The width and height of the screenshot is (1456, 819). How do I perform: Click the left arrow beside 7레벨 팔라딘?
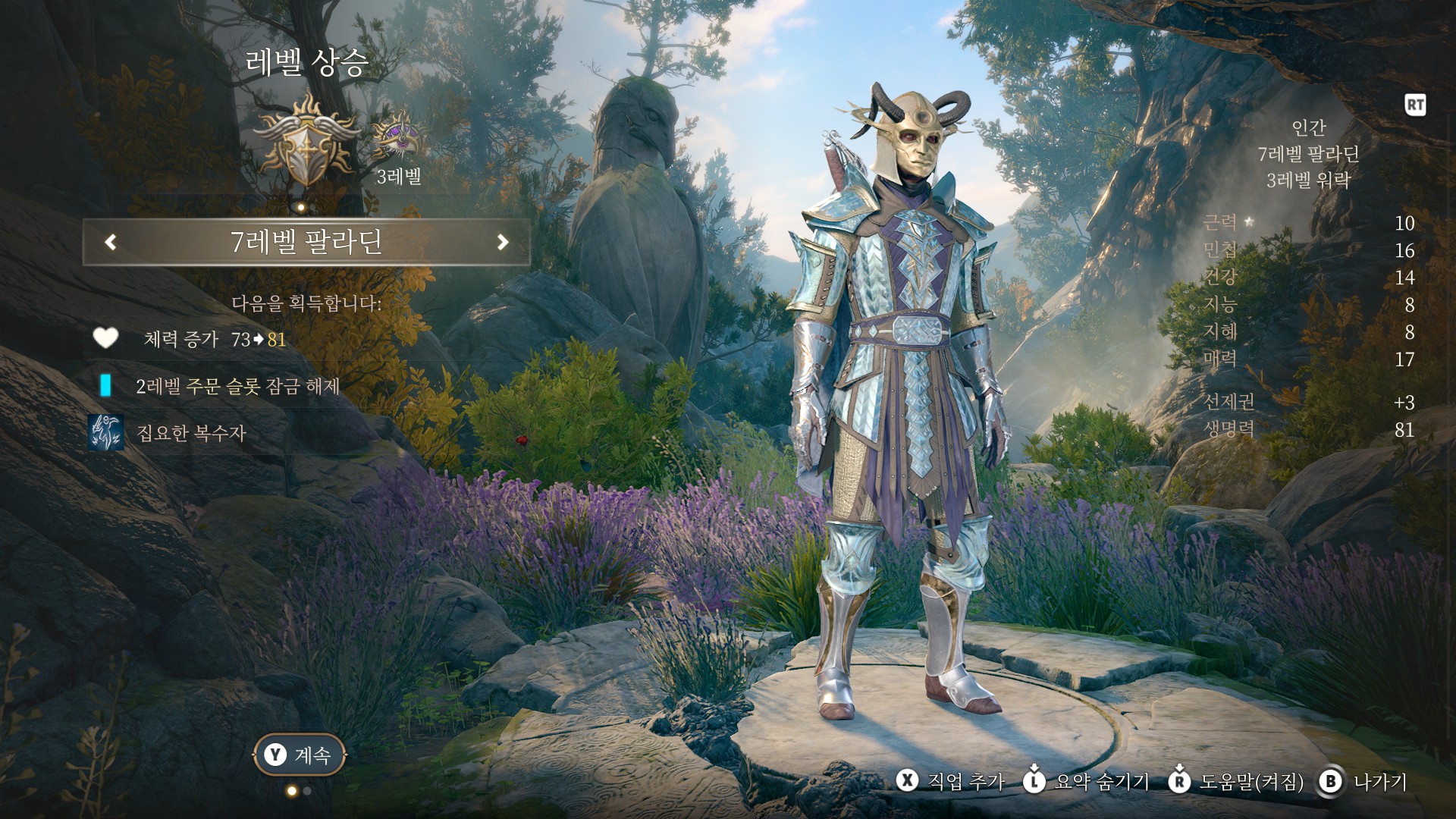coord(111,242)
